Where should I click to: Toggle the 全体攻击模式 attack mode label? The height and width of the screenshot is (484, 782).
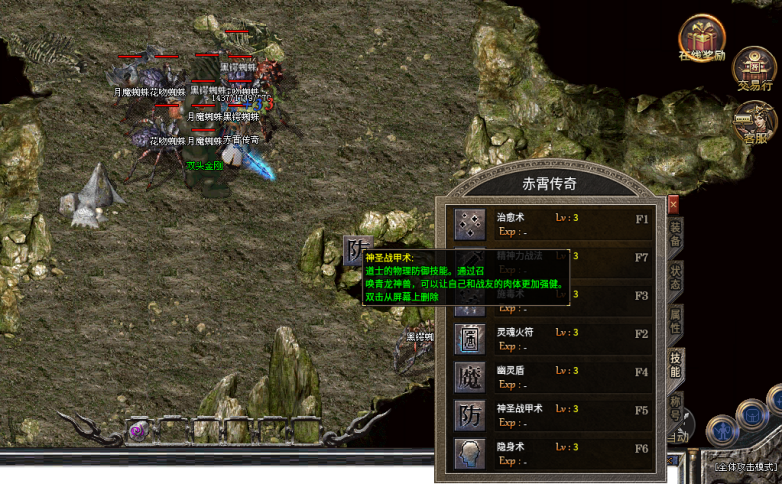coord(746,467)
